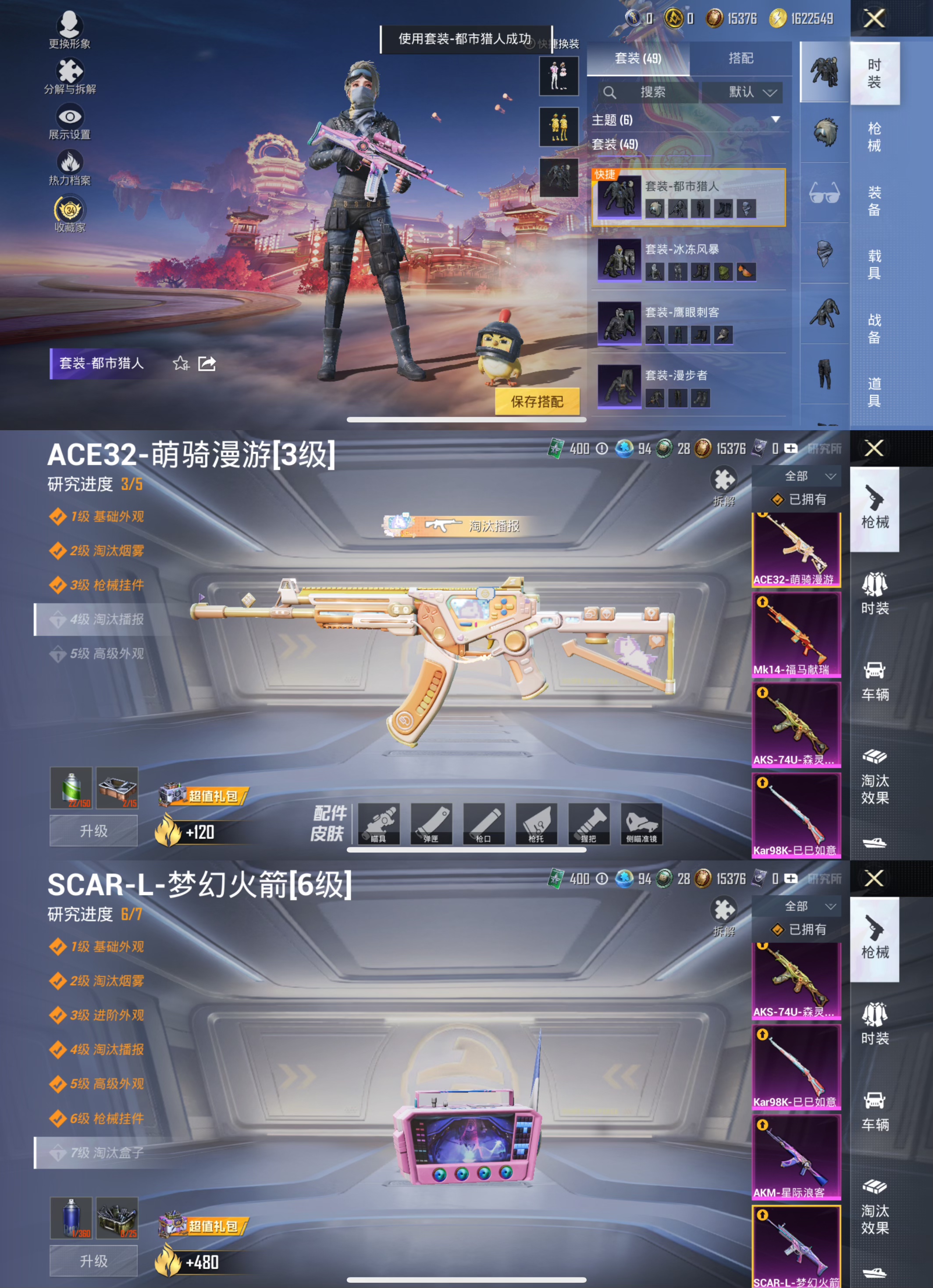Image resolution: width=933 pixels, height=1288 pixels.
Task: Click the 保存搭配 save button
Action: [537, 401]
